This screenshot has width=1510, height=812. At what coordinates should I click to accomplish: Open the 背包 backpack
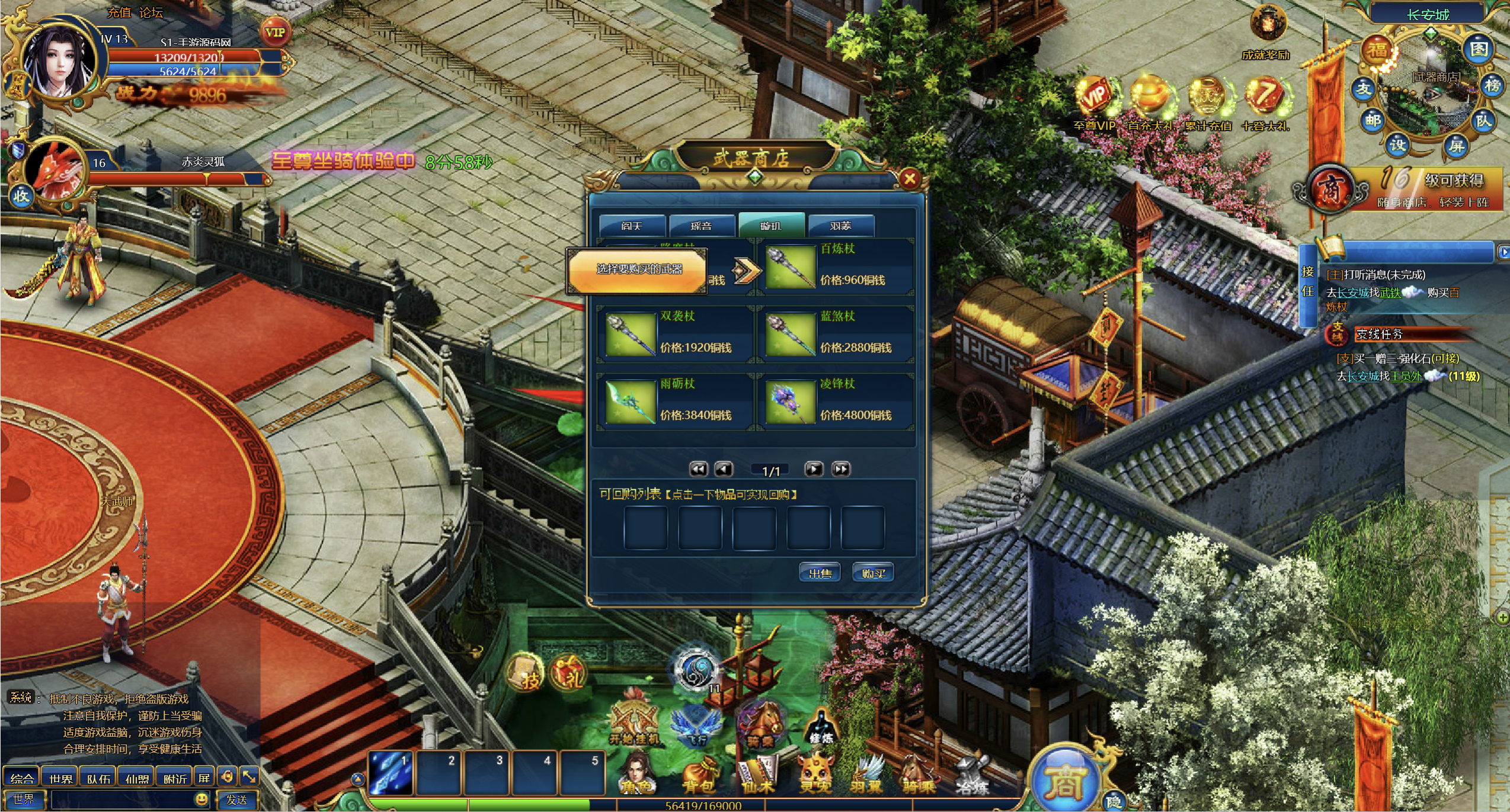pyautogui.click(x=699, y=776)
